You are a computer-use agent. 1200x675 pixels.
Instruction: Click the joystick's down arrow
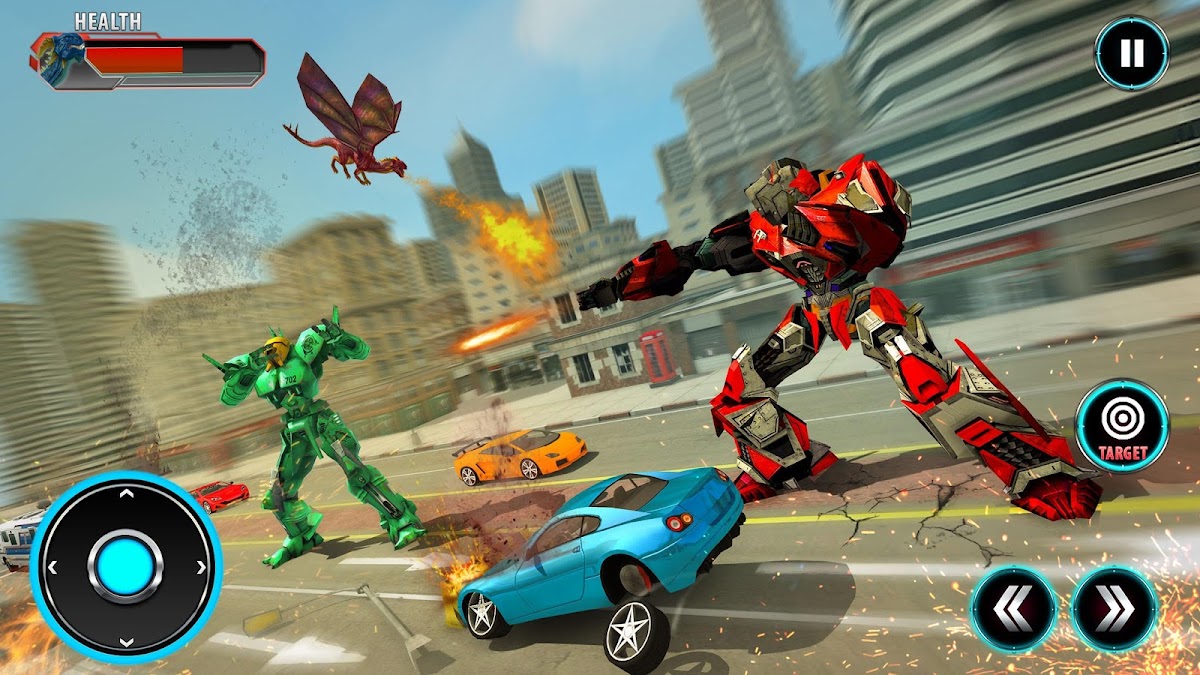click(x=126, y=642)
